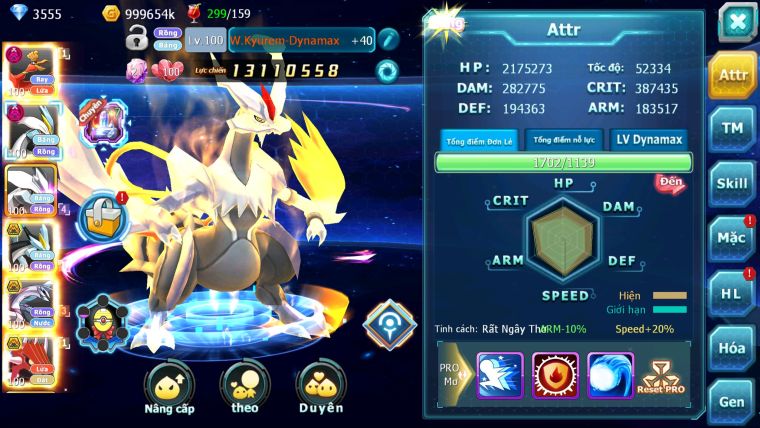Open the HL side tab

[x=732, y=293]
